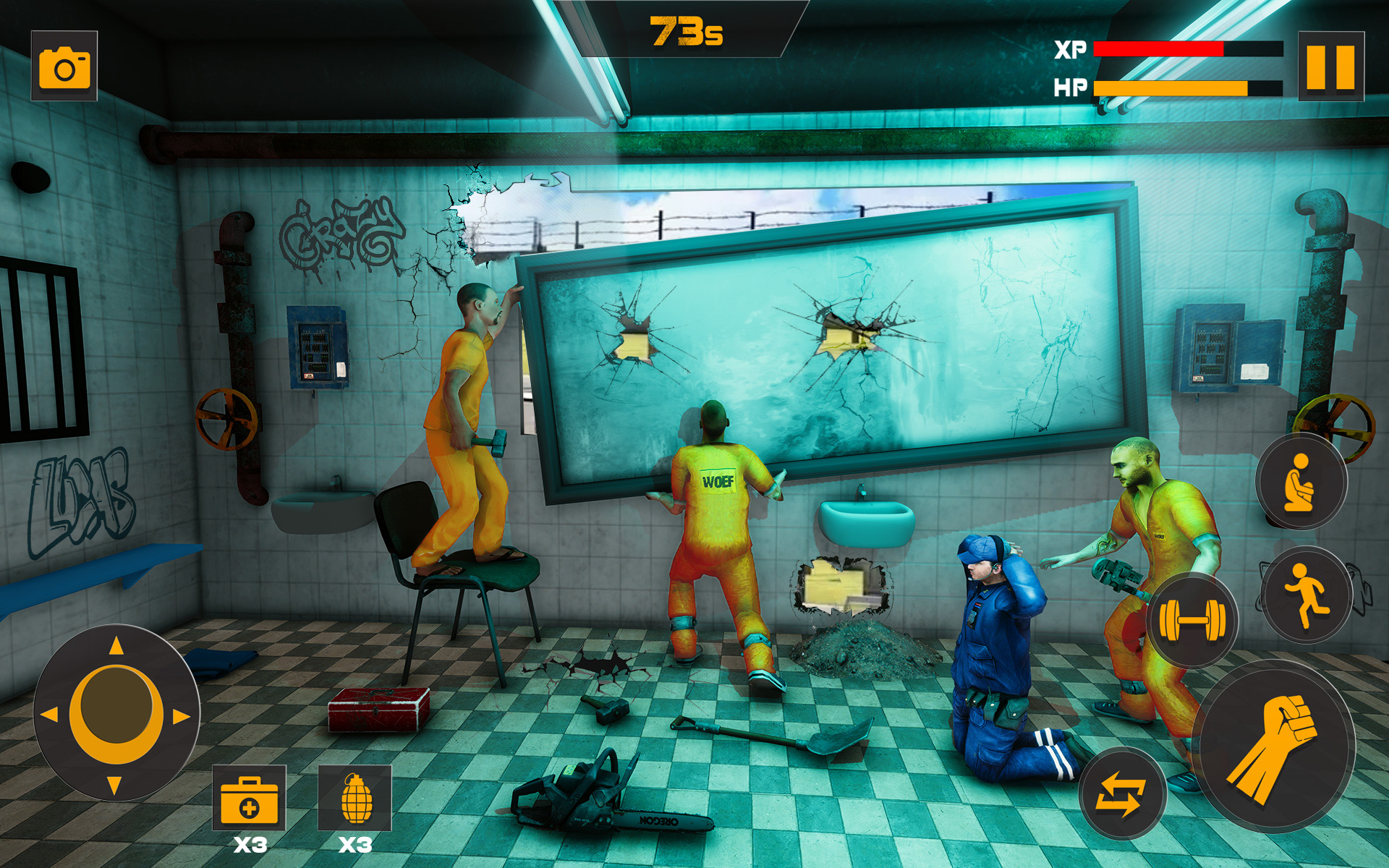Use the medkit item
This screenshot has width=1389, height=868.
tap(249, 799)
